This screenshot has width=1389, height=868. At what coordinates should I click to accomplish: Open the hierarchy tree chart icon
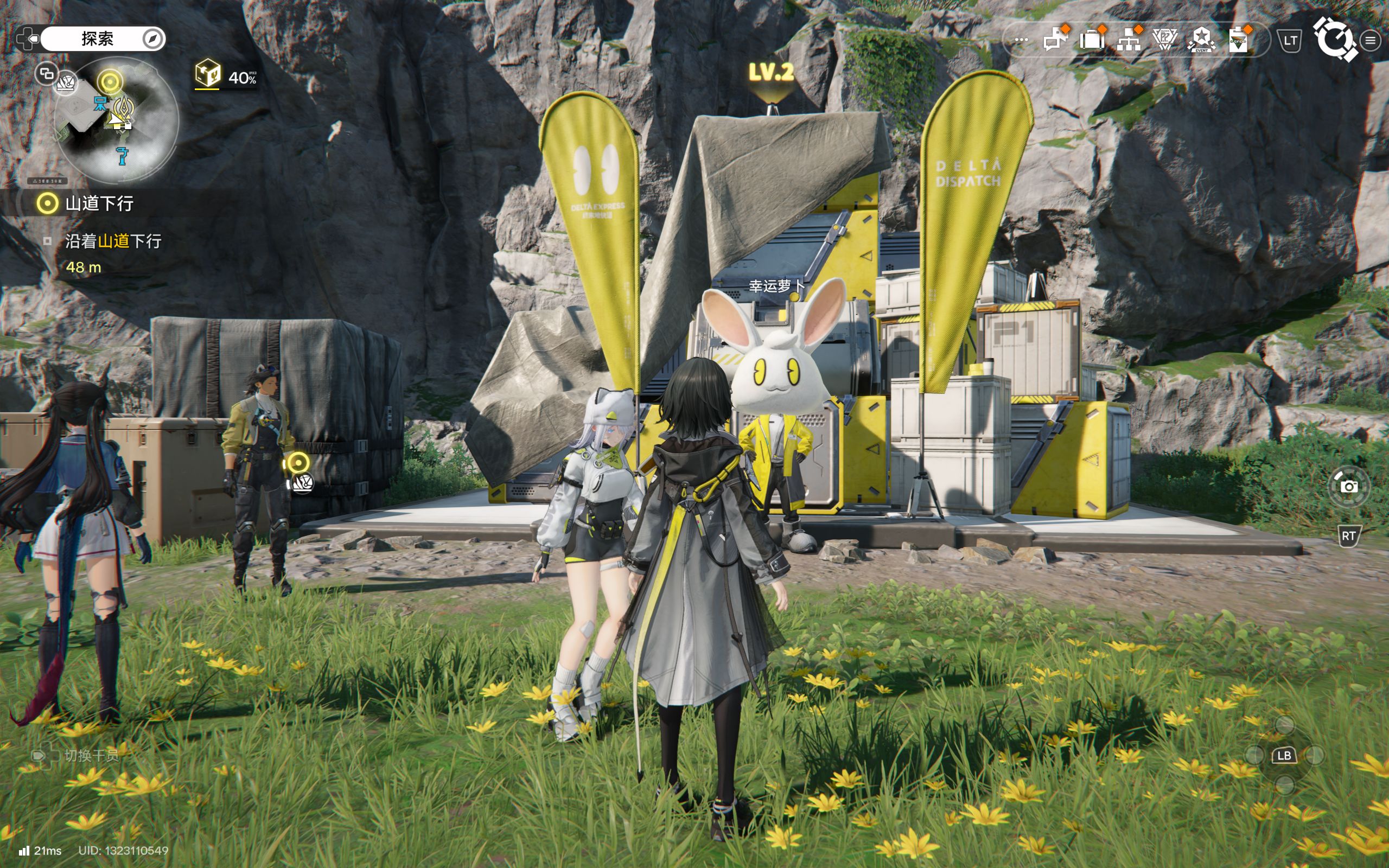[1129, 40]
